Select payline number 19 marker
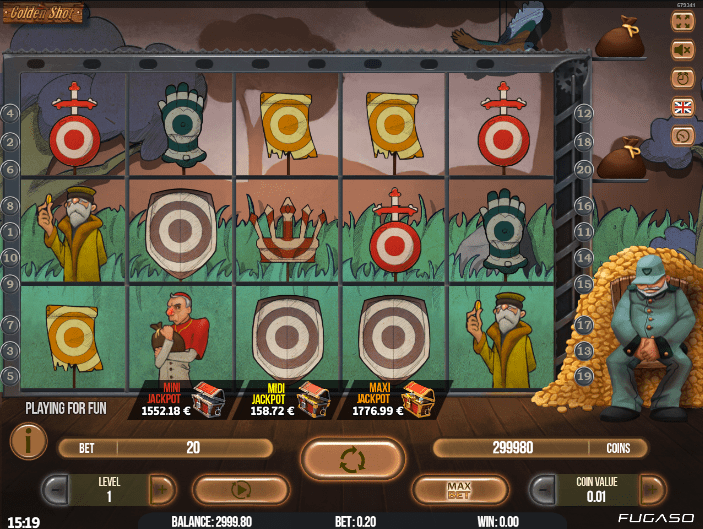 [x=584, y=375]
